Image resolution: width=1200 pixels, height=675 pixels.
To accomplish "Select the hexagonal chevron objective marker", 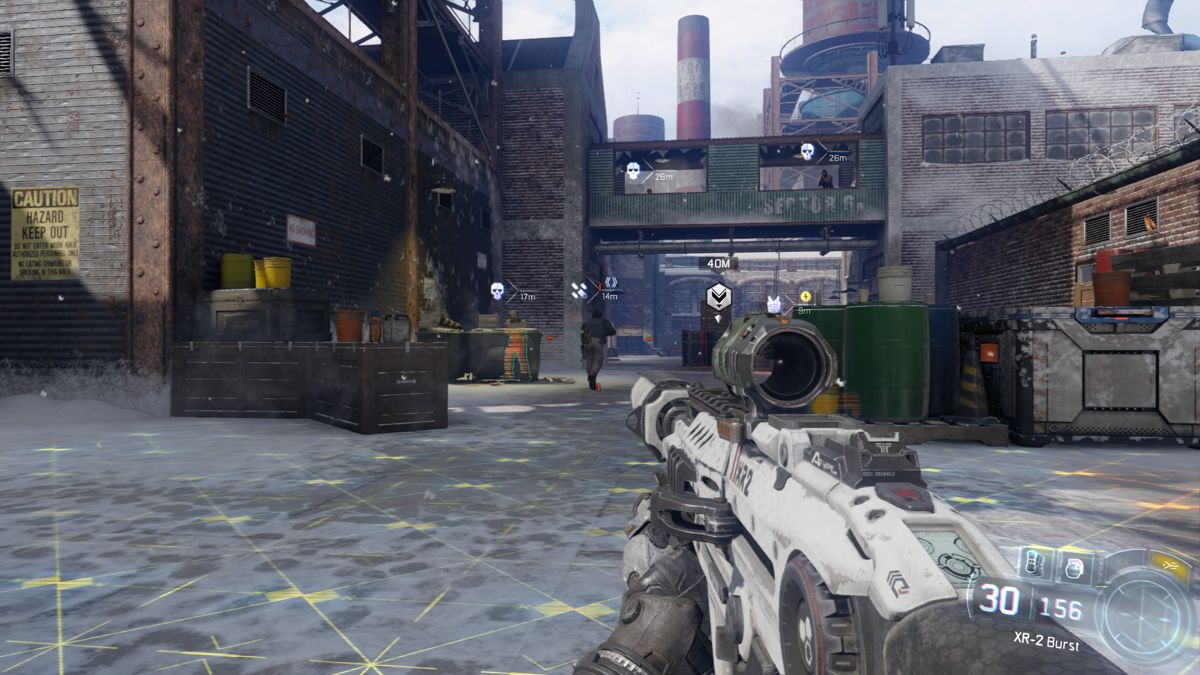I will click(x=717, y=296).
